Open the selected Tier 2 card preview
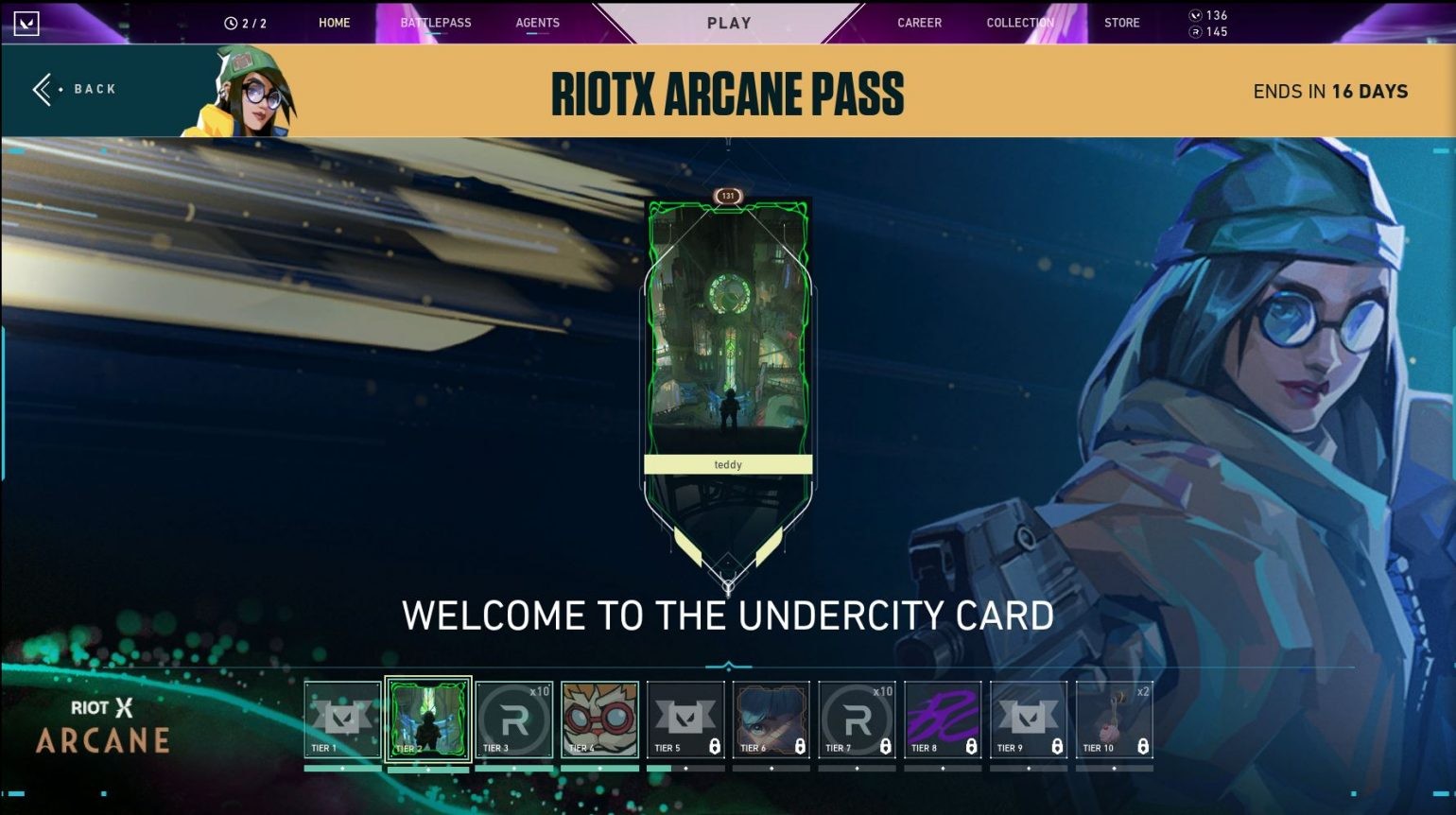 [427, 717]
